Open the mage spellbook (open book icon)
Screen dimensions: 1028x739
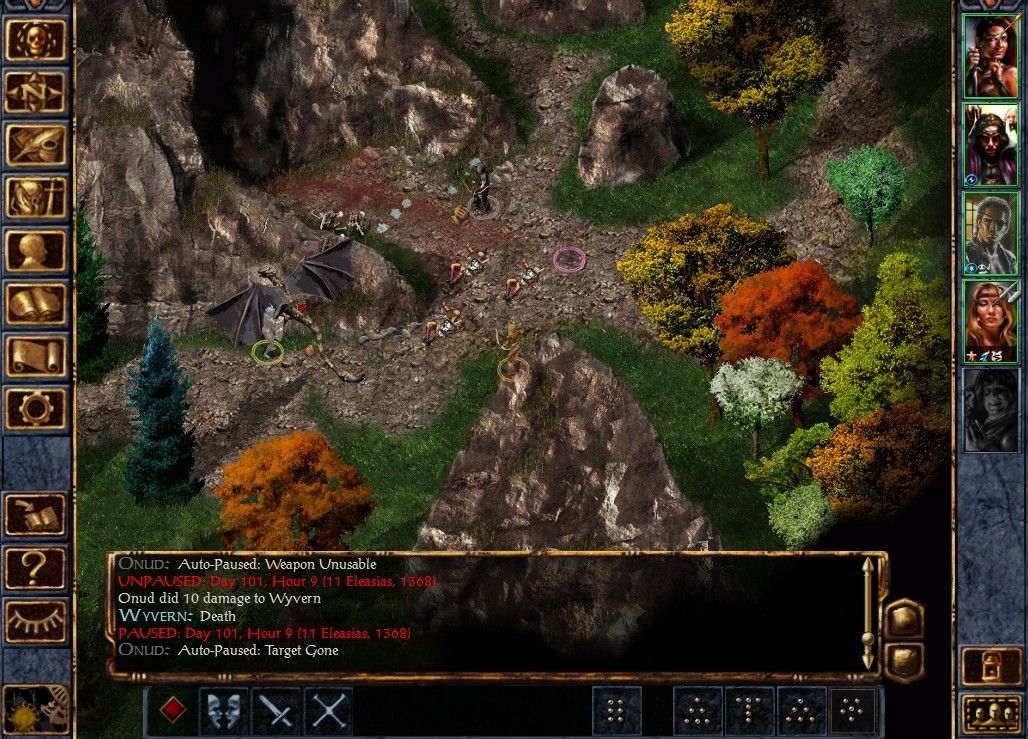[36, 303]
